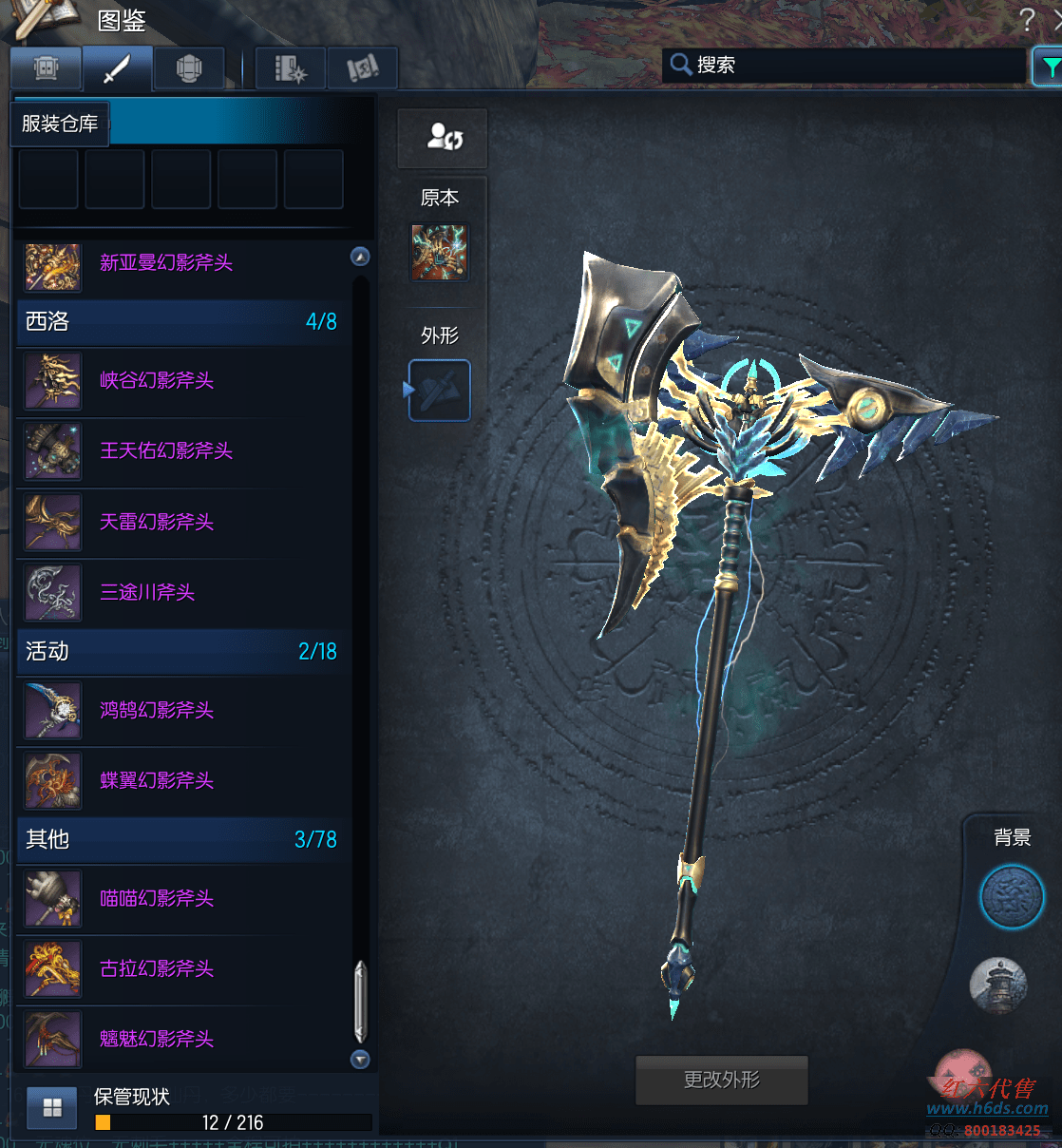The image size is (1062, 1148).
Task: Select the 原本 original weapon thumbnail
Action: tap(439, 252)
